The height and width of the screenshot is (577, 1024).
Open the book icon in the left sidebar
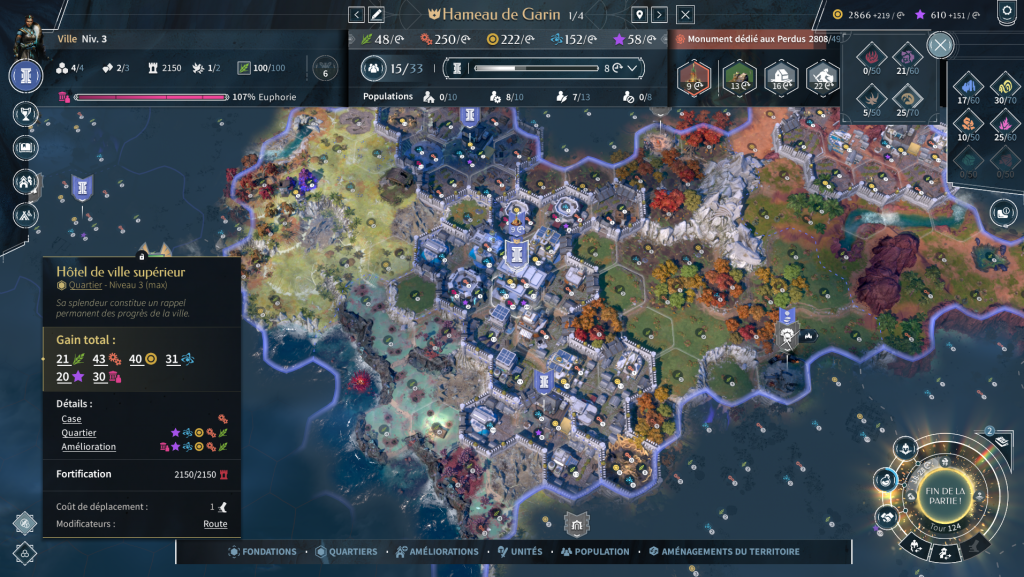pyautogui.click(x=25, y=147)
